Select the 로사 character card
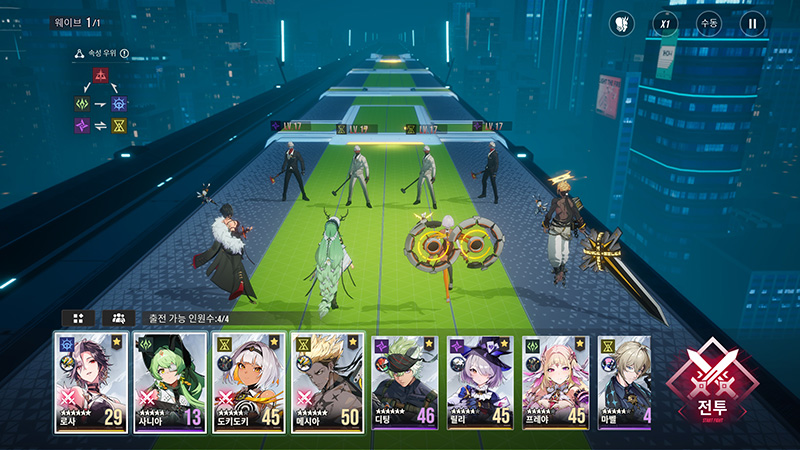Image resolution: width=800 pixels, height=450 pixels. point(92,383)
